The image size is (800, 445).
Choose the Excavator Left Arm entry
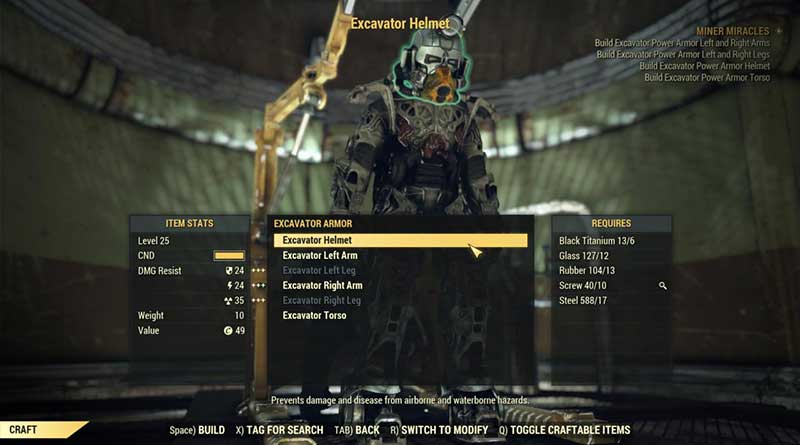320,256
